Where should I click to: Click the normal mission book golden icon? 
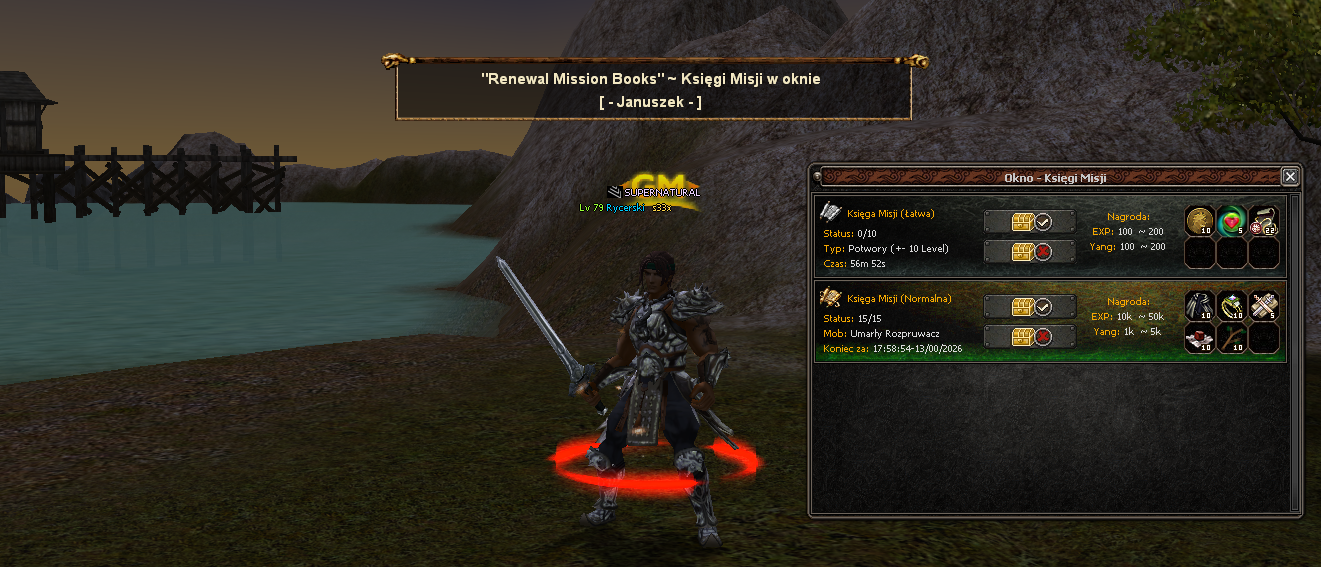click(x=831, y=297)
